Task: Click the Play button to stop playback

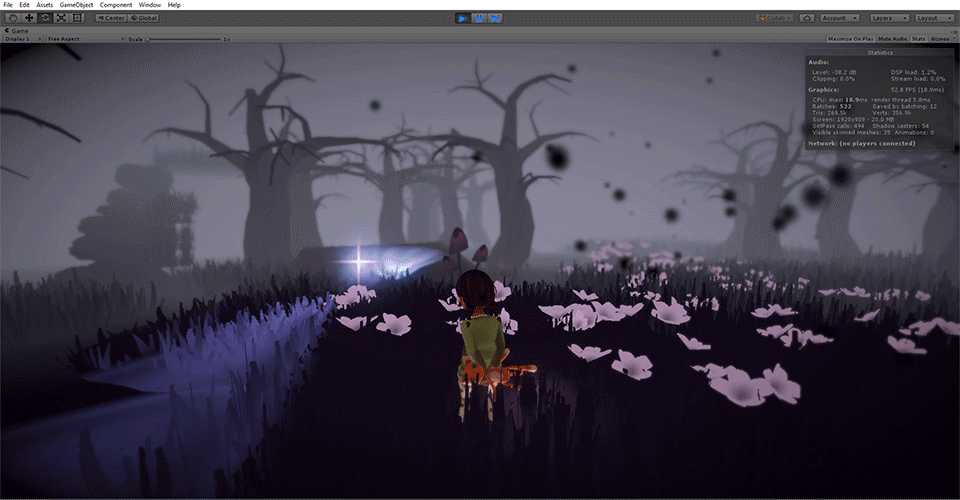Action: point(462,18)
